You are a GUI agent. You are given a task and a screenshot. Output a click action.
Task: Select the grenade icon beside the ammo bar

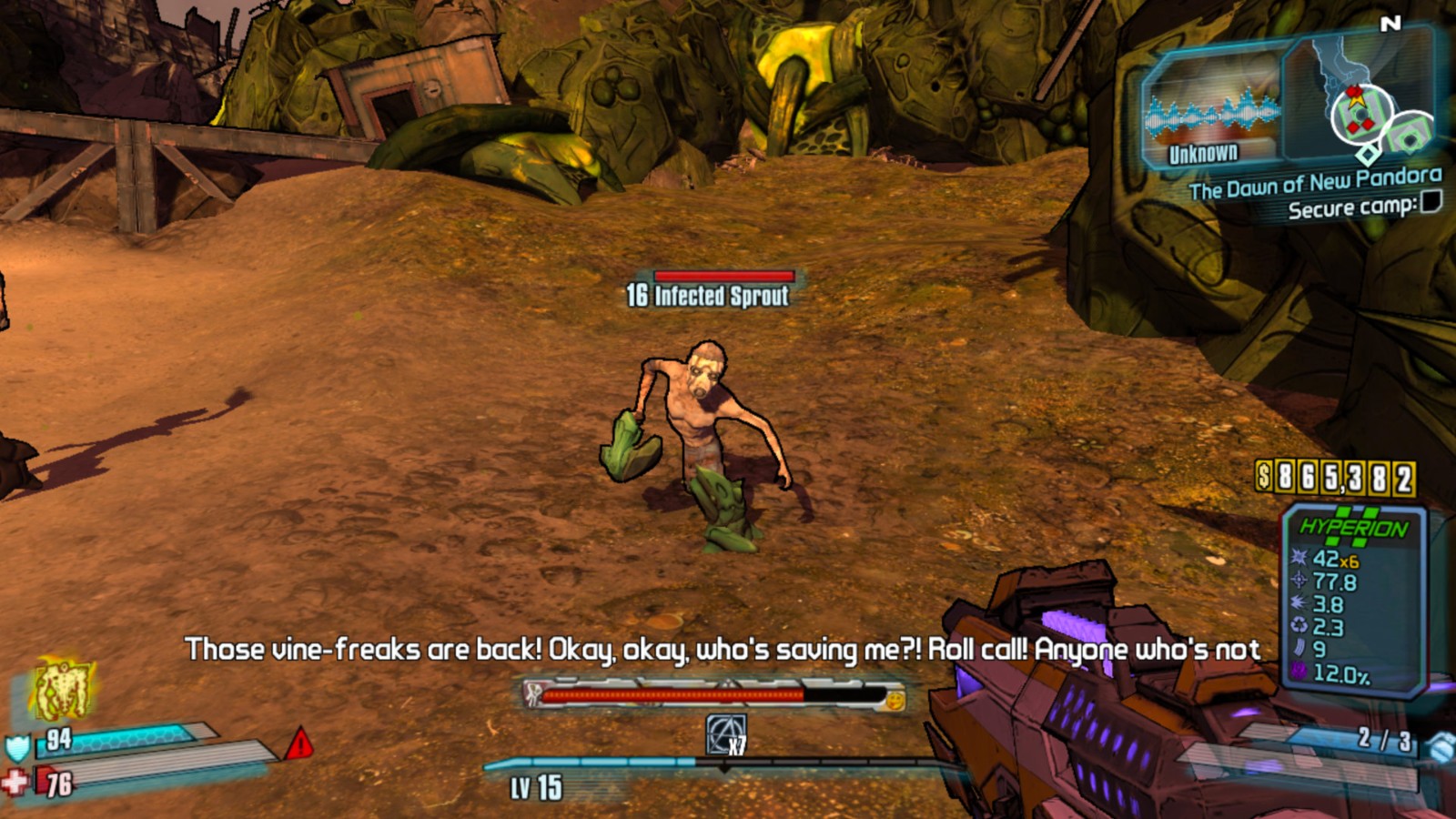click(x=1441, y=746)
